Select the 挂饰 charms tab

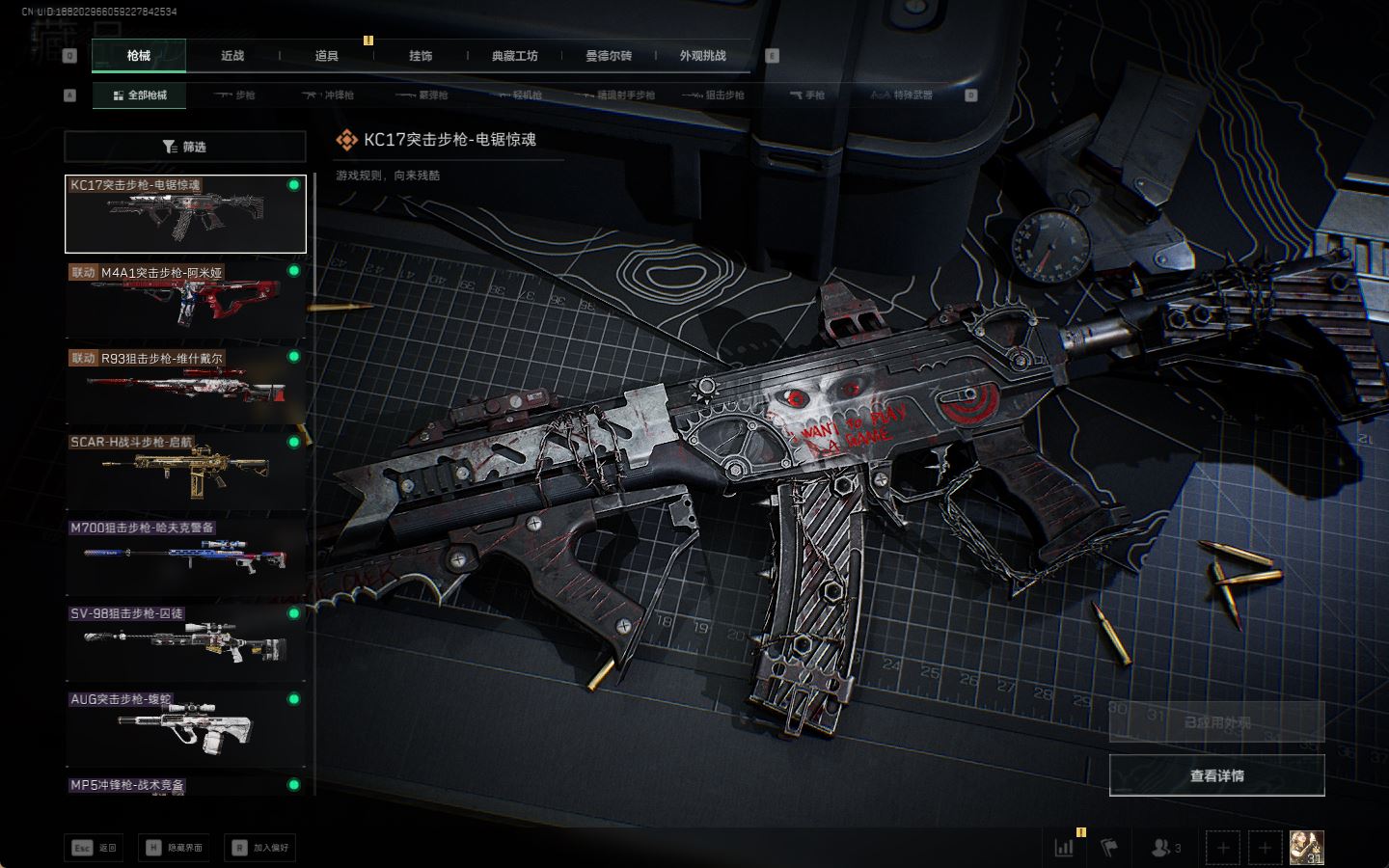point(421,56)
